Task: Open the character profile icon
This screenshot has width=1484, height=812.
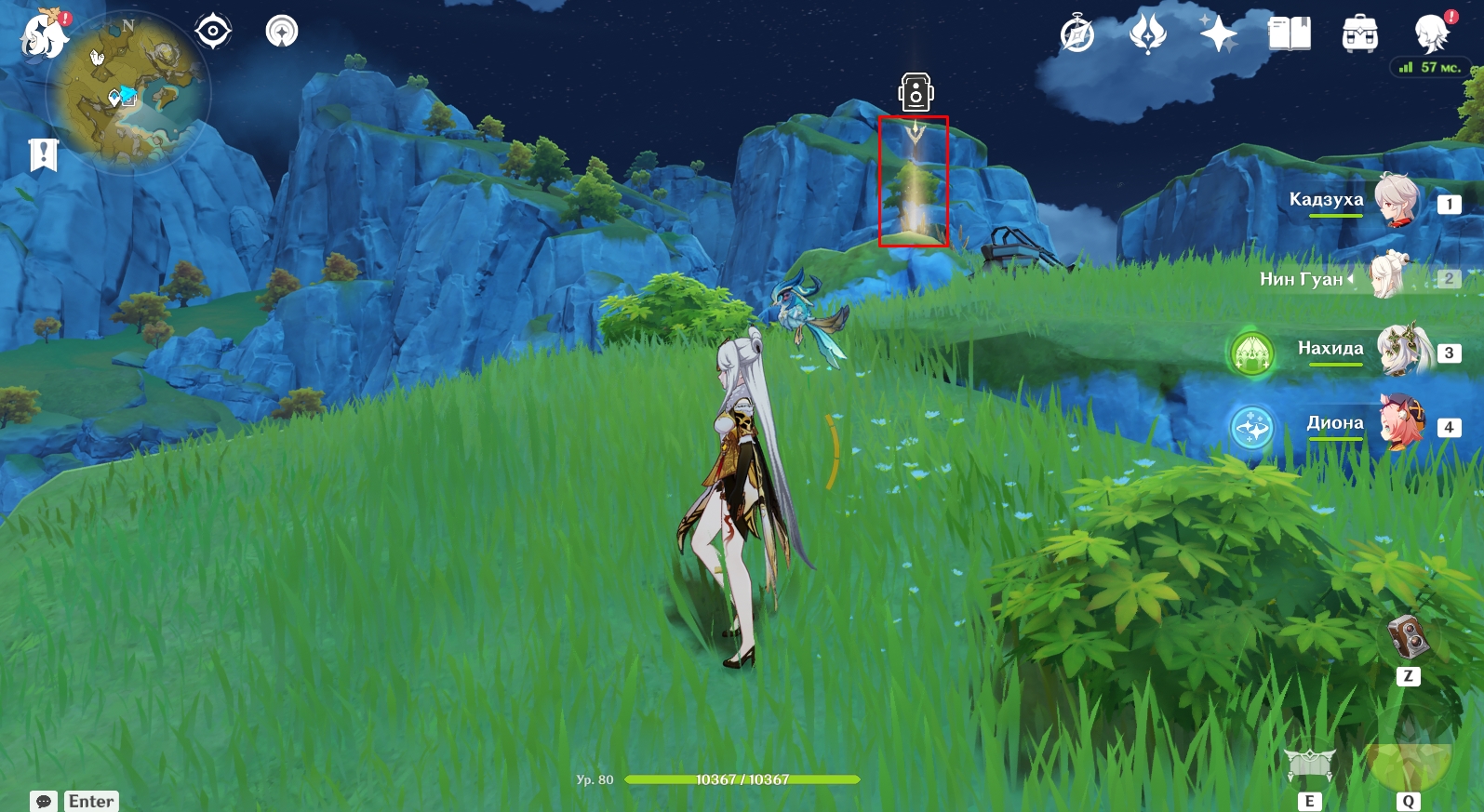Action: 1431,34
